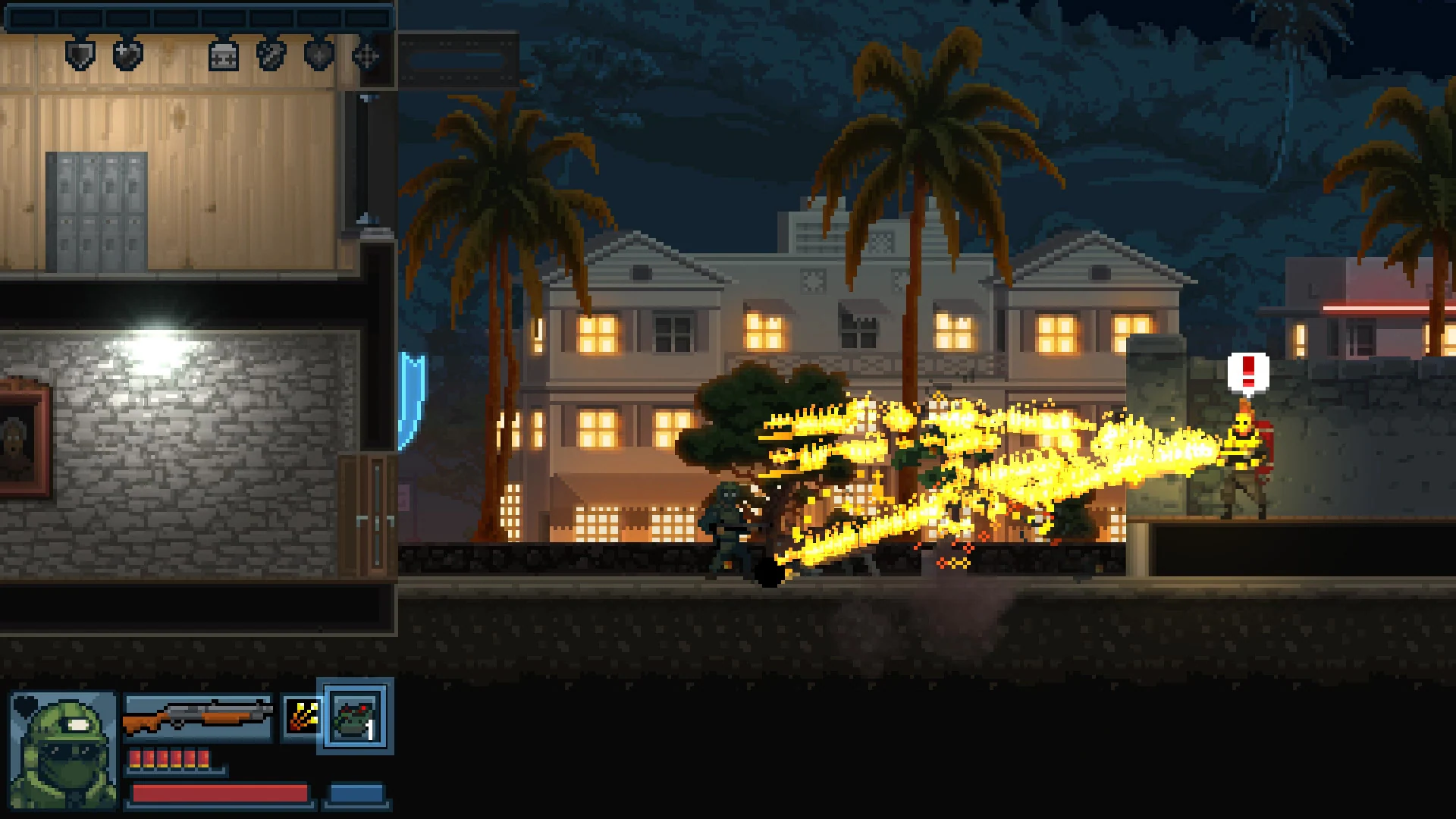Screen dimensions: 1456x819
Task: Pick the small heart trinket near the rack's right
Action: [x=318, y=56]
